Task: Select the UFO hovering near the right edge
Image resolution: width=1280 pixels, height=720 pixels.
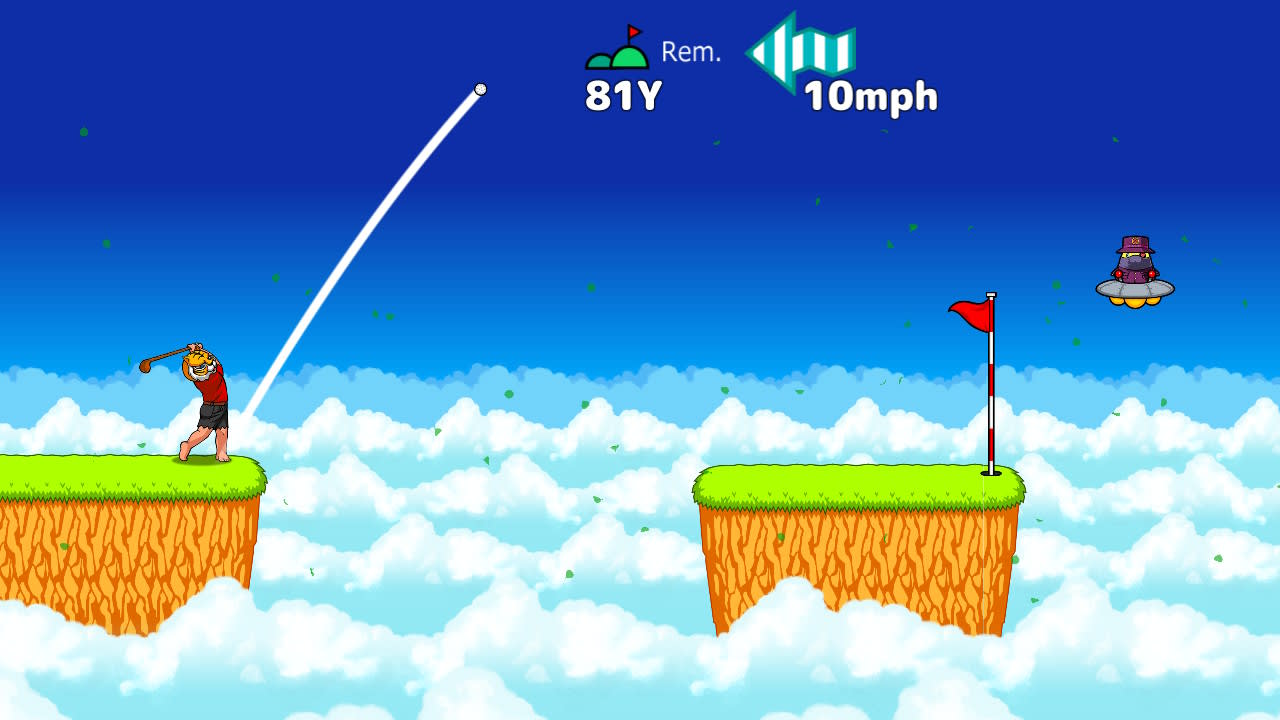Action: (1133, 288)
